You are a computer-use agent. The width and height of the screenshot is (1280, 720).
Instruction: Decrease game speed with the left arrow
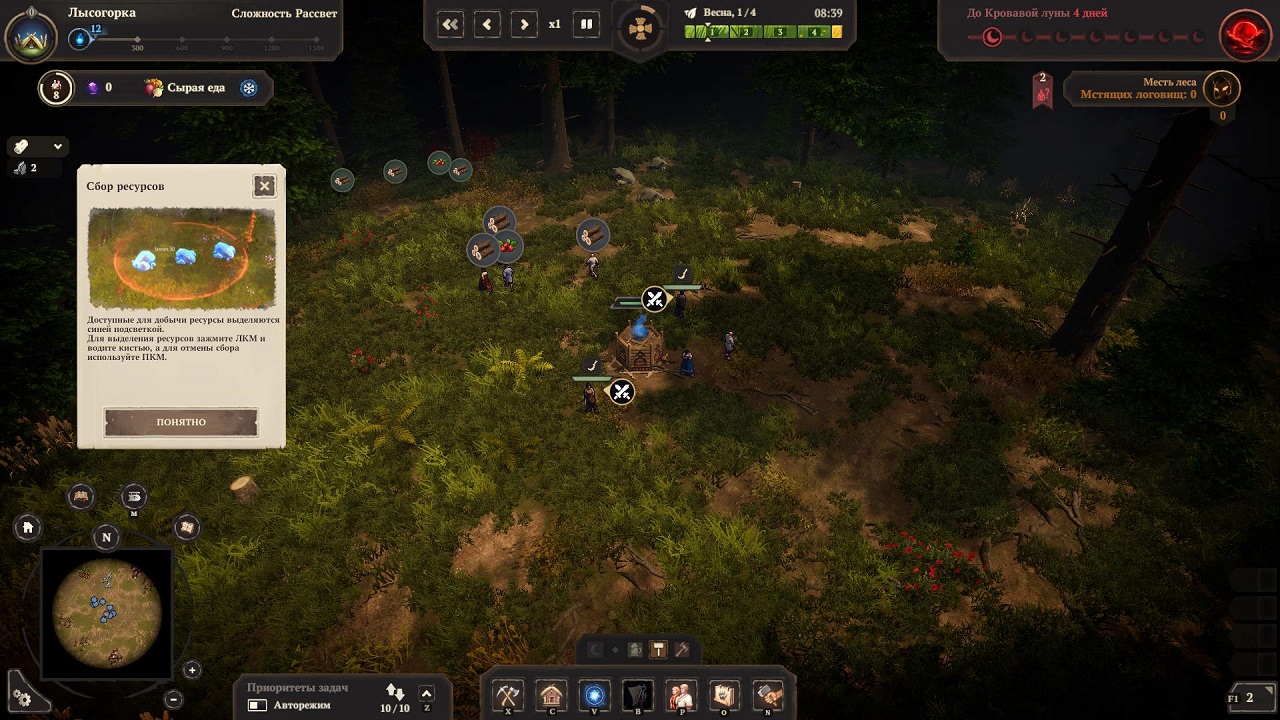[487, 24]
